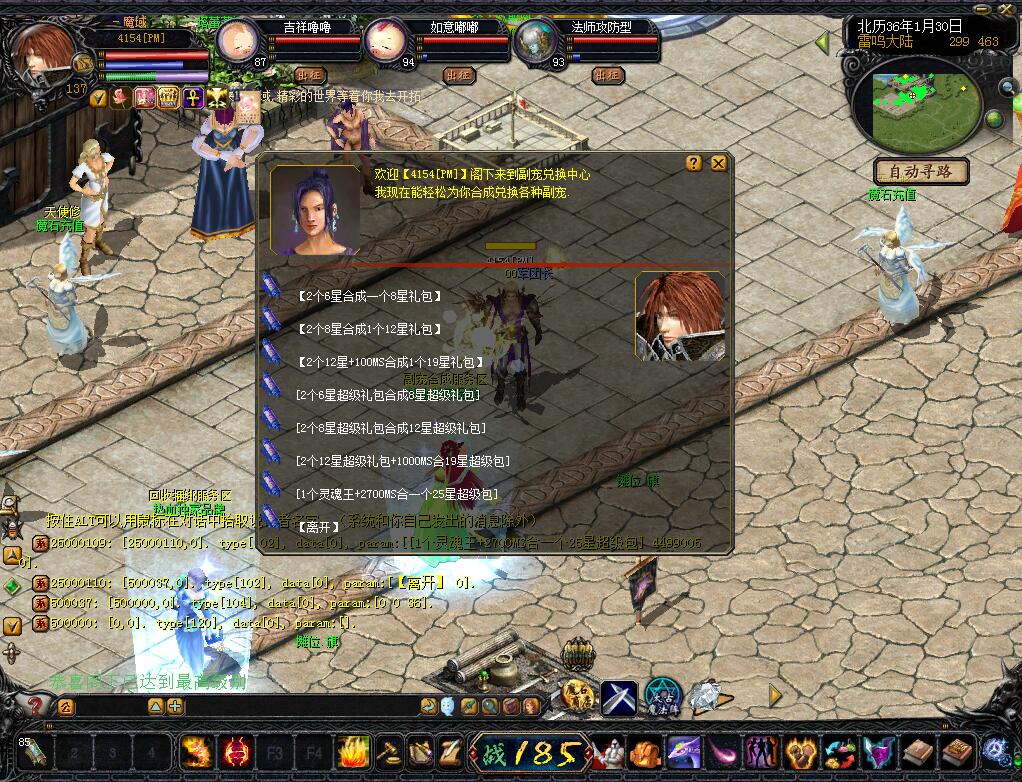
Task: Open the red question mark help button
Action: (33, 706)
